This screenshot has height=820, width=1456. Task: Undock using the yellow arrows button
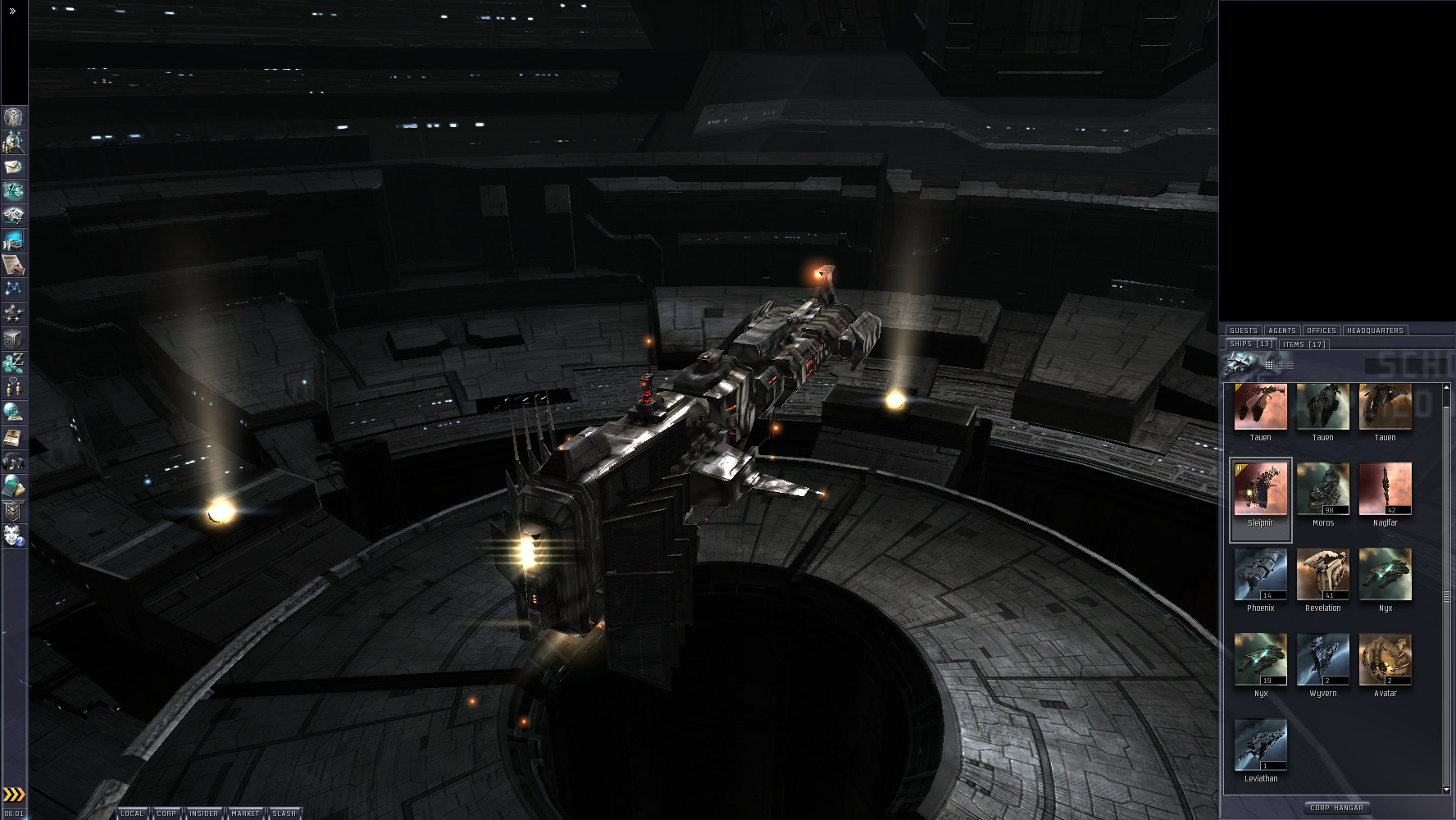[x=14, y=794]
